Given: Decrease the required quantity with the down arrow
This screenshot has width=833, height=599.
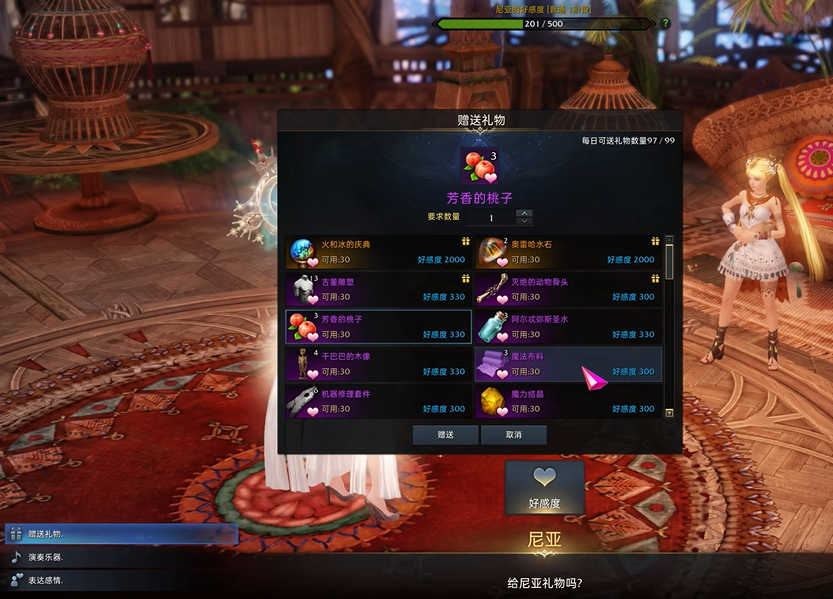Looking at the screenshot, I should (524, 221).
